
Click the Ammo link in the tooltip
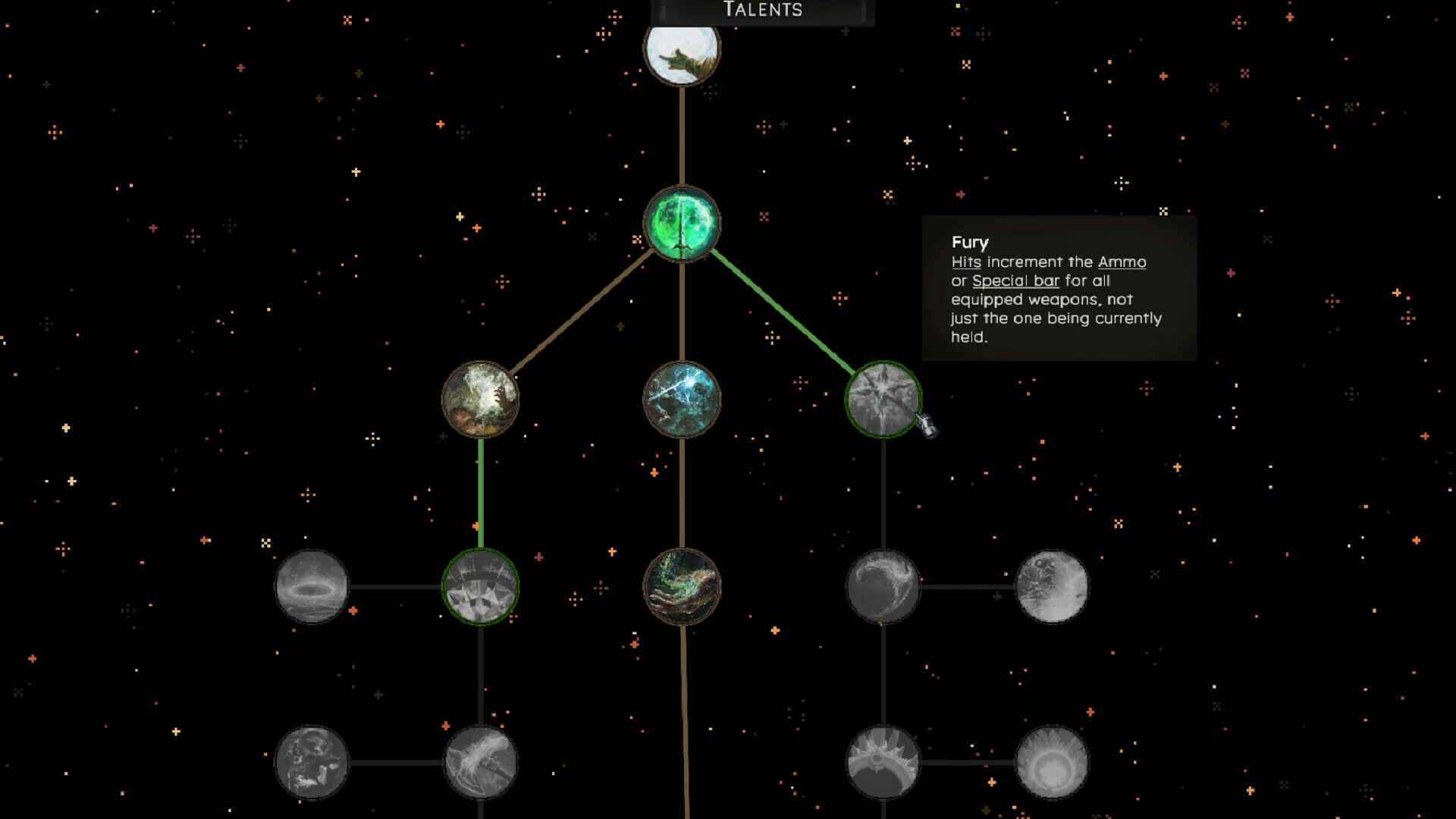1122,262
